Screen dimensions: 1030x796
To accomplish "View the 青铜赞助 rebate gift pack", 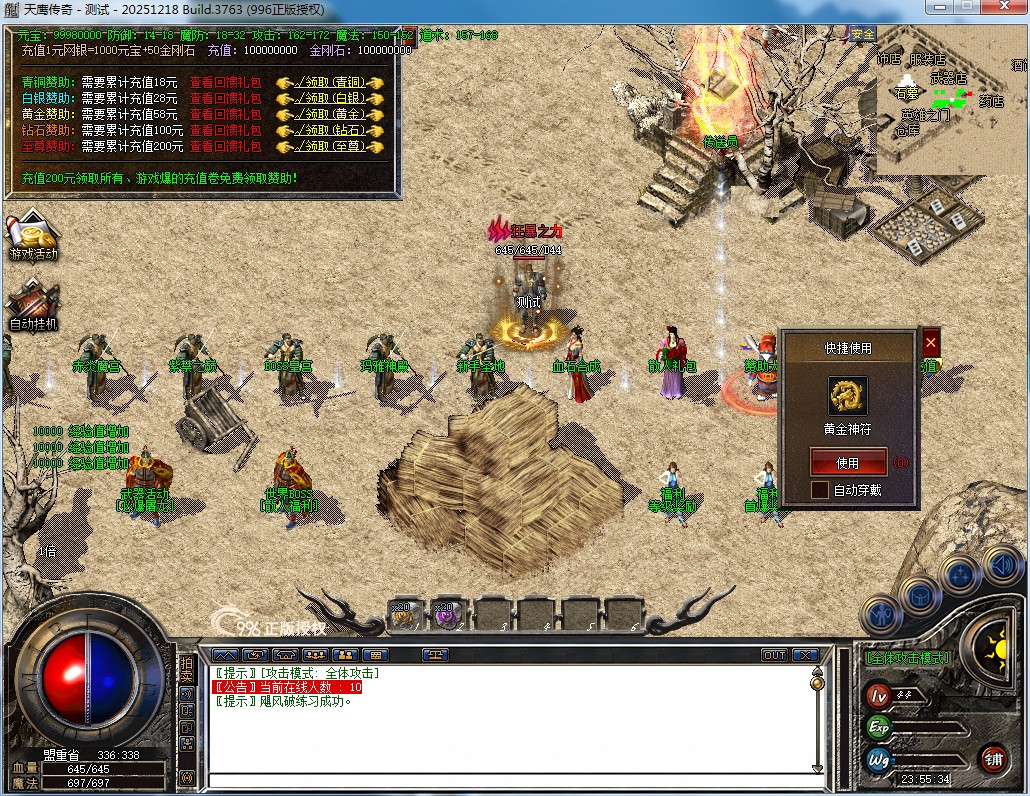I will pos(225,83).
